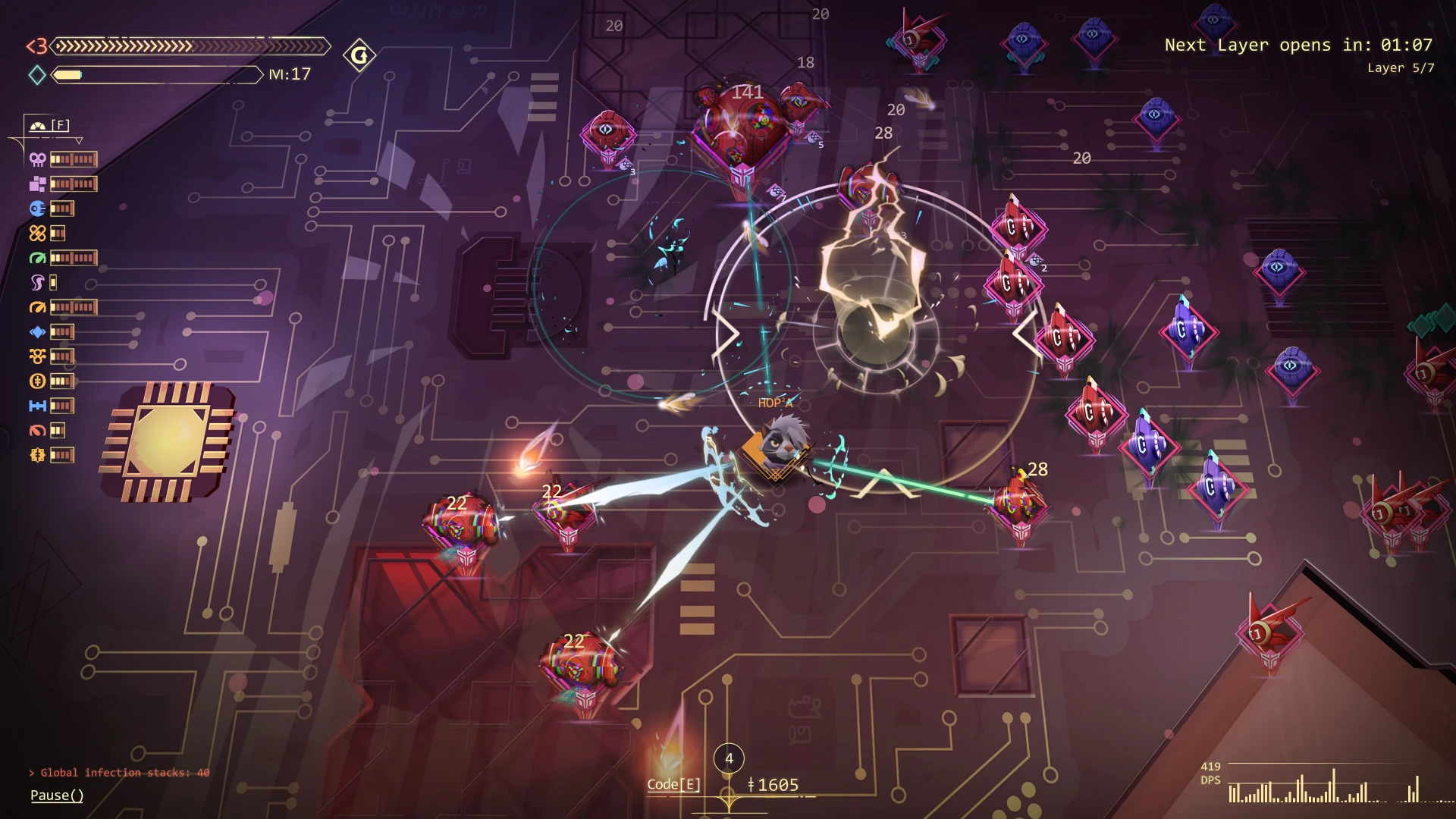The width and height of the screenshot is (1456, 819).
Task: Choose the blue comet orb stat icon
Action: click(x=37, y=209)
